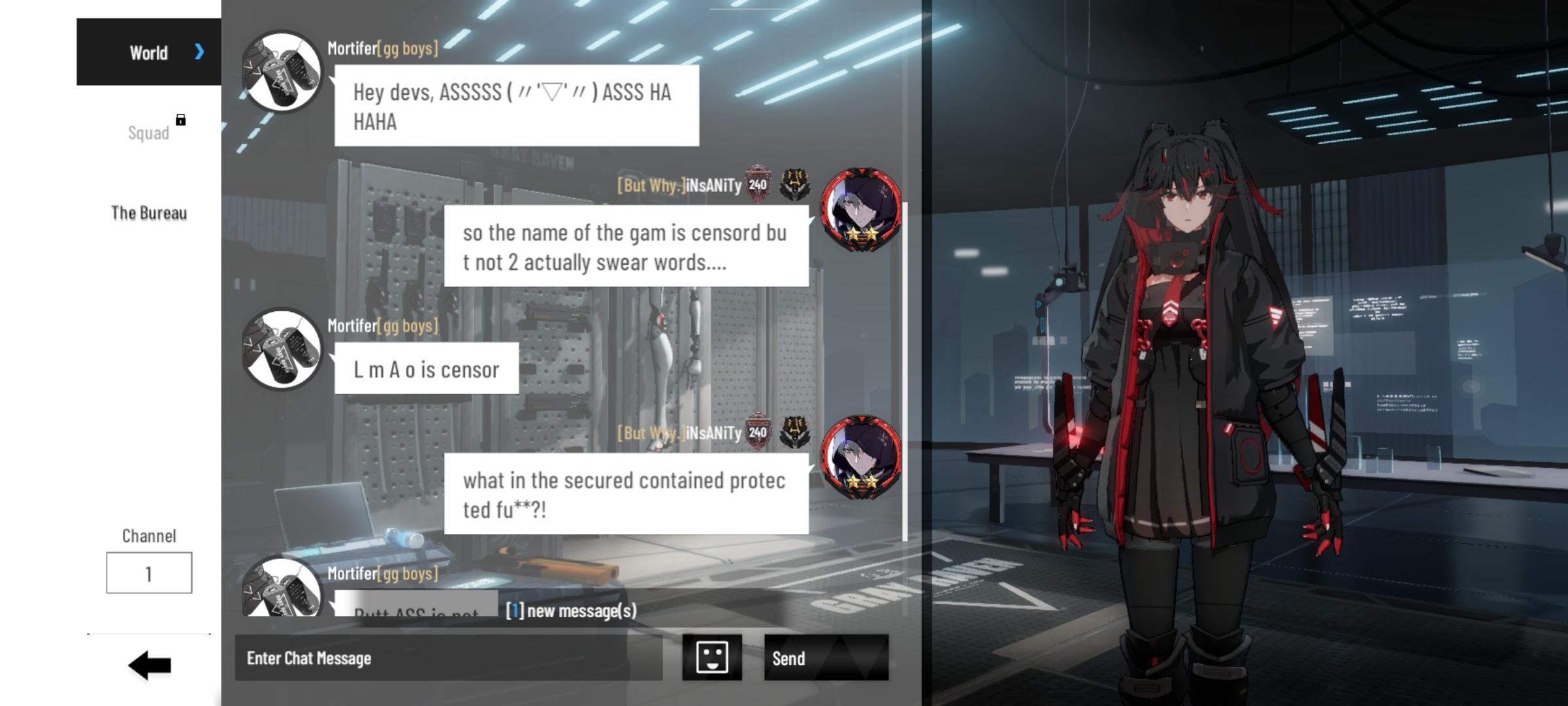Jump to the new message(s) notice
Image resolution: width=1568 pixels, height=706 pixels.
pyautogui.click(x=571, y=611)
